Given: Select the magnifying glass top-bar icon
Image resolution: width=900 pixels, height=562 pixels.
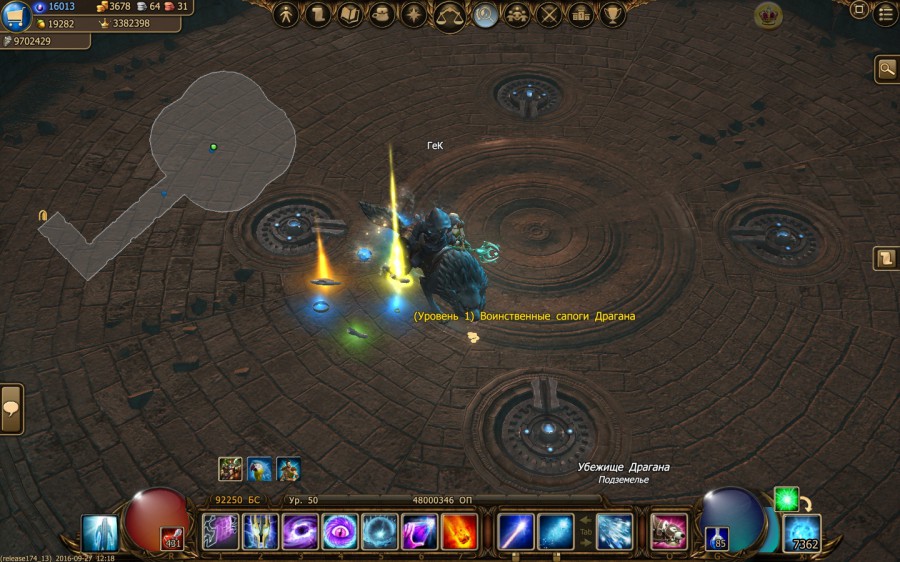Looking at the screenshot, I should pos(486,15).
